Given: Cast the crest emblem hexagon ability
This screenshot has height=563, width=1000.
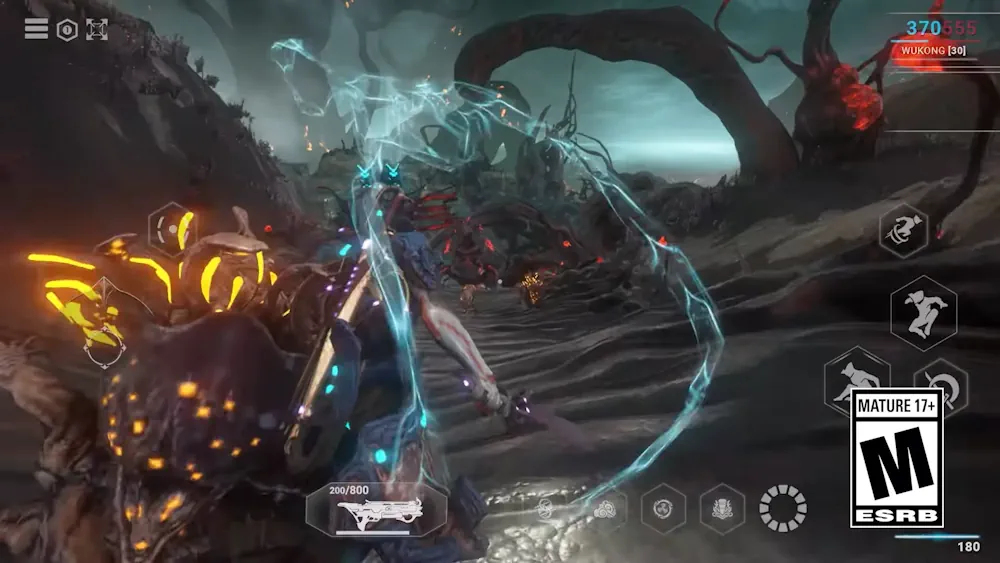Looking at the screenshot, I should click(x=721, y=508).
